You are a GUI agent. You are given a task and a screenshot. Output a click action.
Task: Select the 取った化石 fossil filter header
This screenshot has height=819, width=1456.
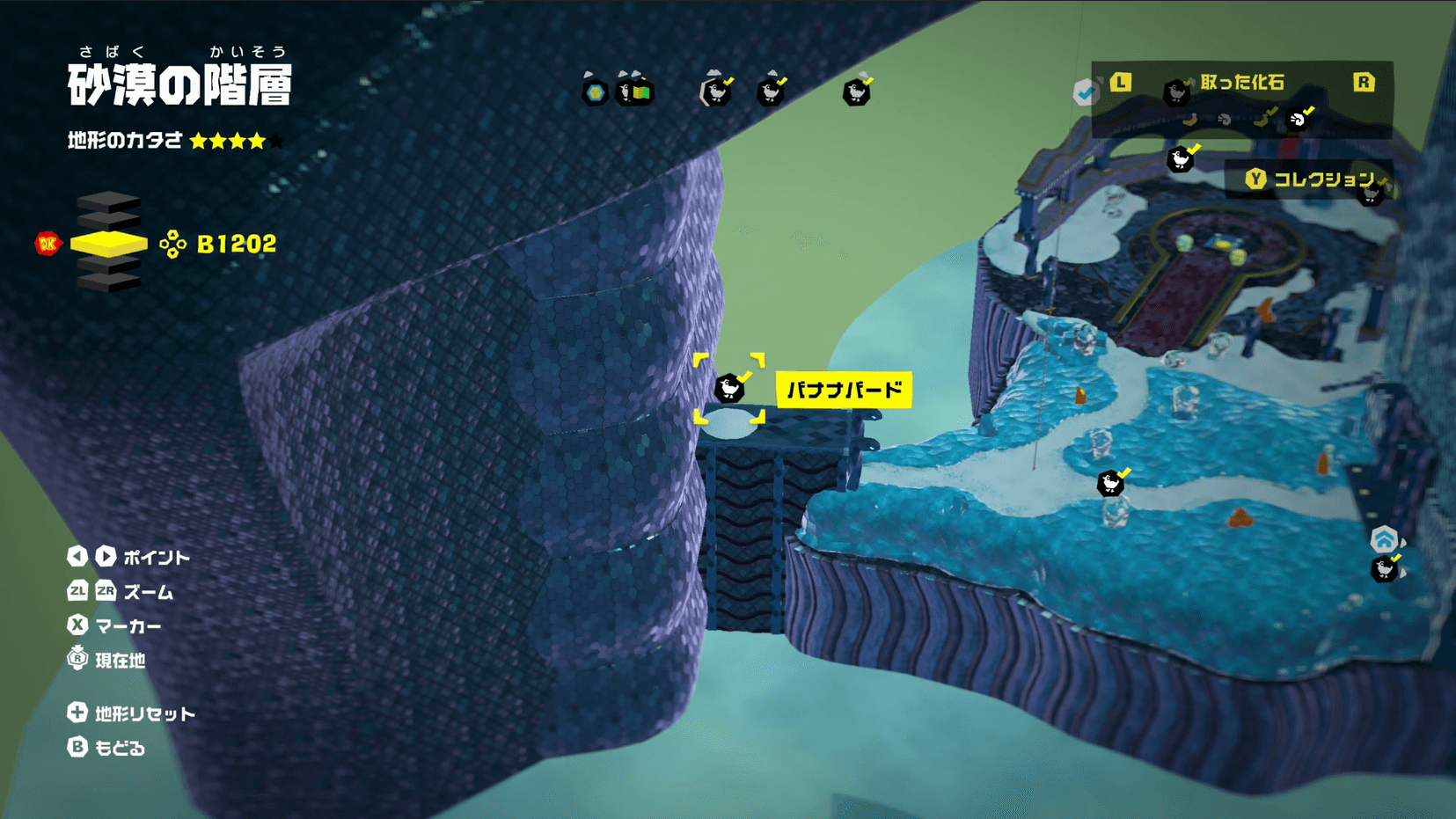point(1241,83)
